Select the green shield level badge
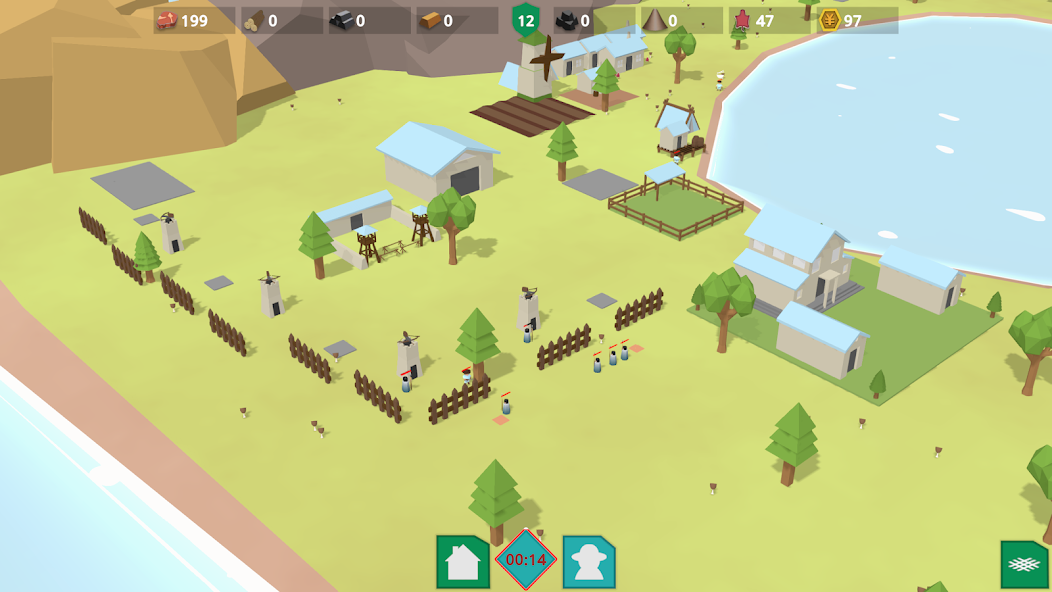Viewport: 1052px width, 592px height. click(x=525, y=20)
